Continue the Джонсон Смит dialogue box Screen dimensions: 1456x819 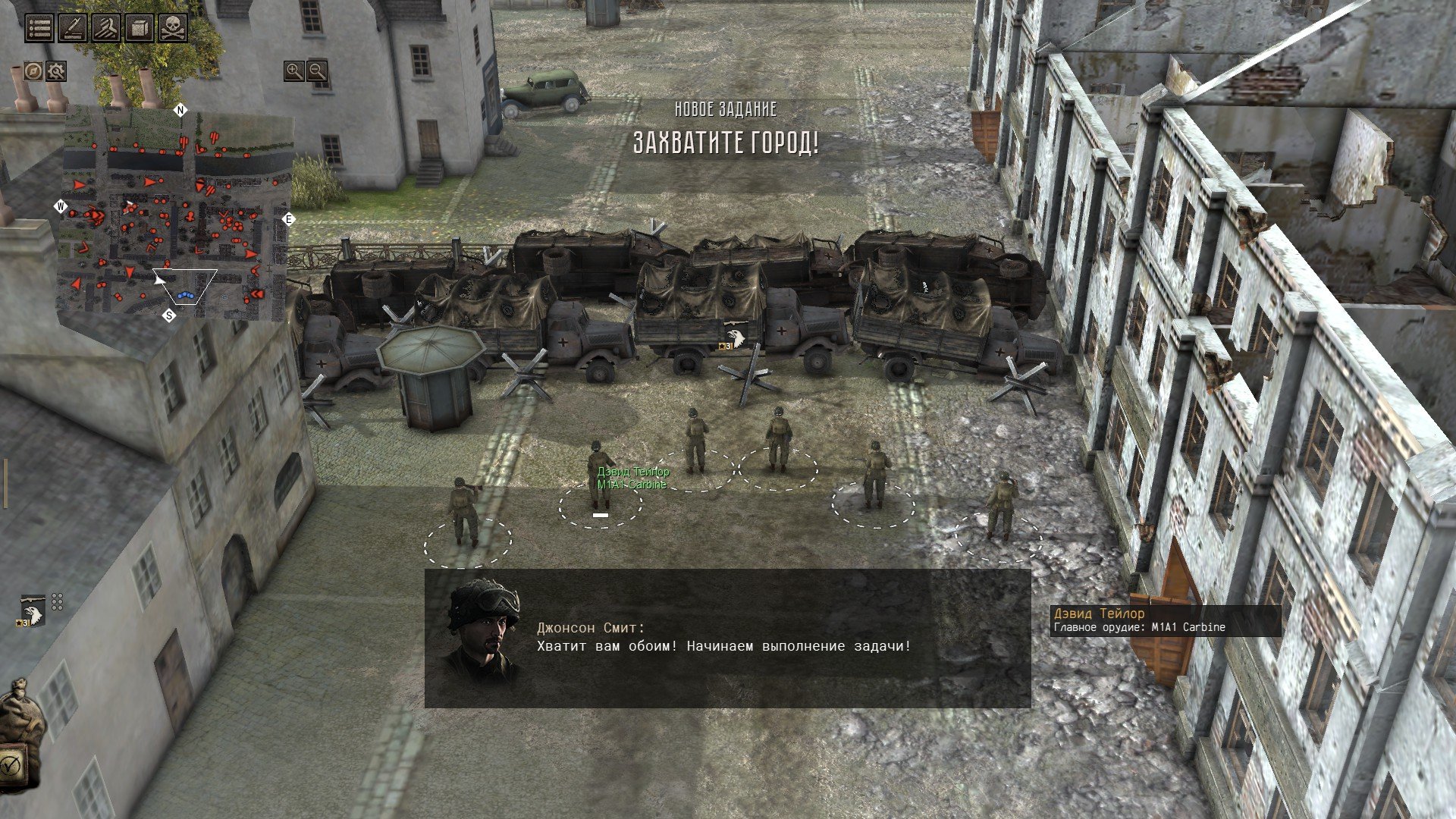click(x=727, y=639)
